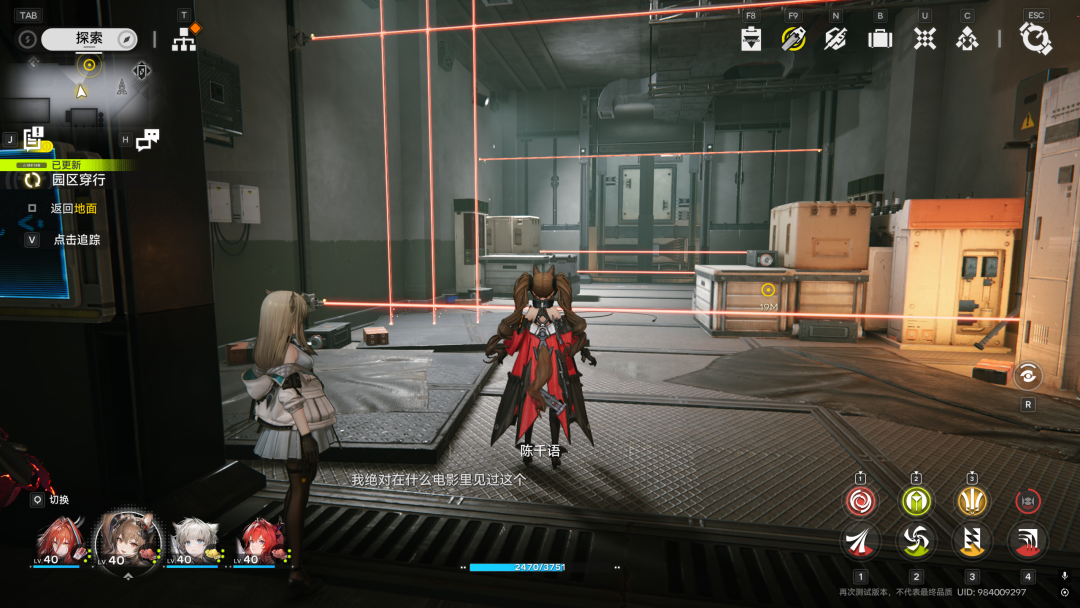Open the briefcase inventory
Image resolution: width=1080 pixels, height=608 pixels.
click(x=880, y=39)
